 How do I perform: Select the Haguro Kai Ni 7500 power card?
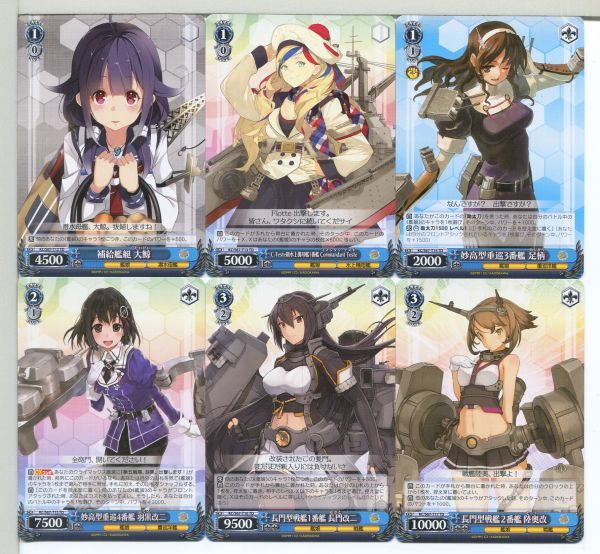point(106,410)
